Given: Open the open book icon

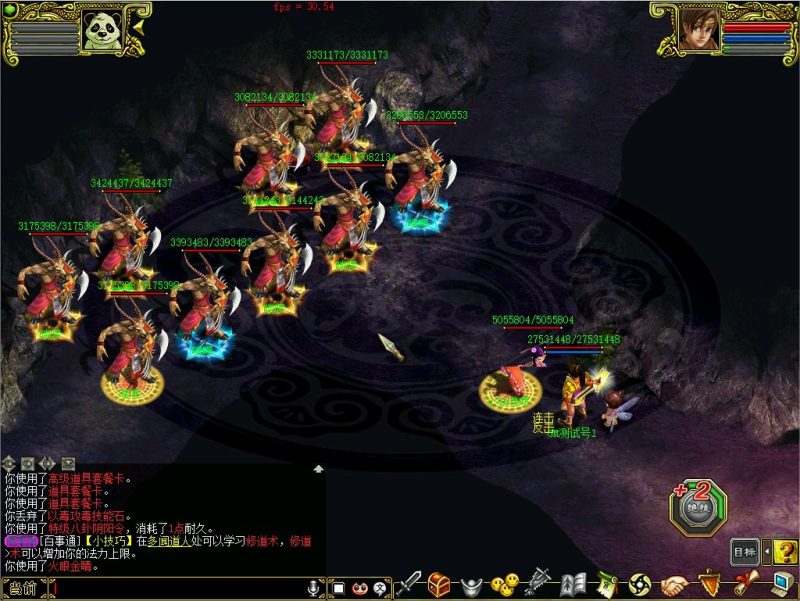Looking at the screenshot, I should (x=573, y=584).
